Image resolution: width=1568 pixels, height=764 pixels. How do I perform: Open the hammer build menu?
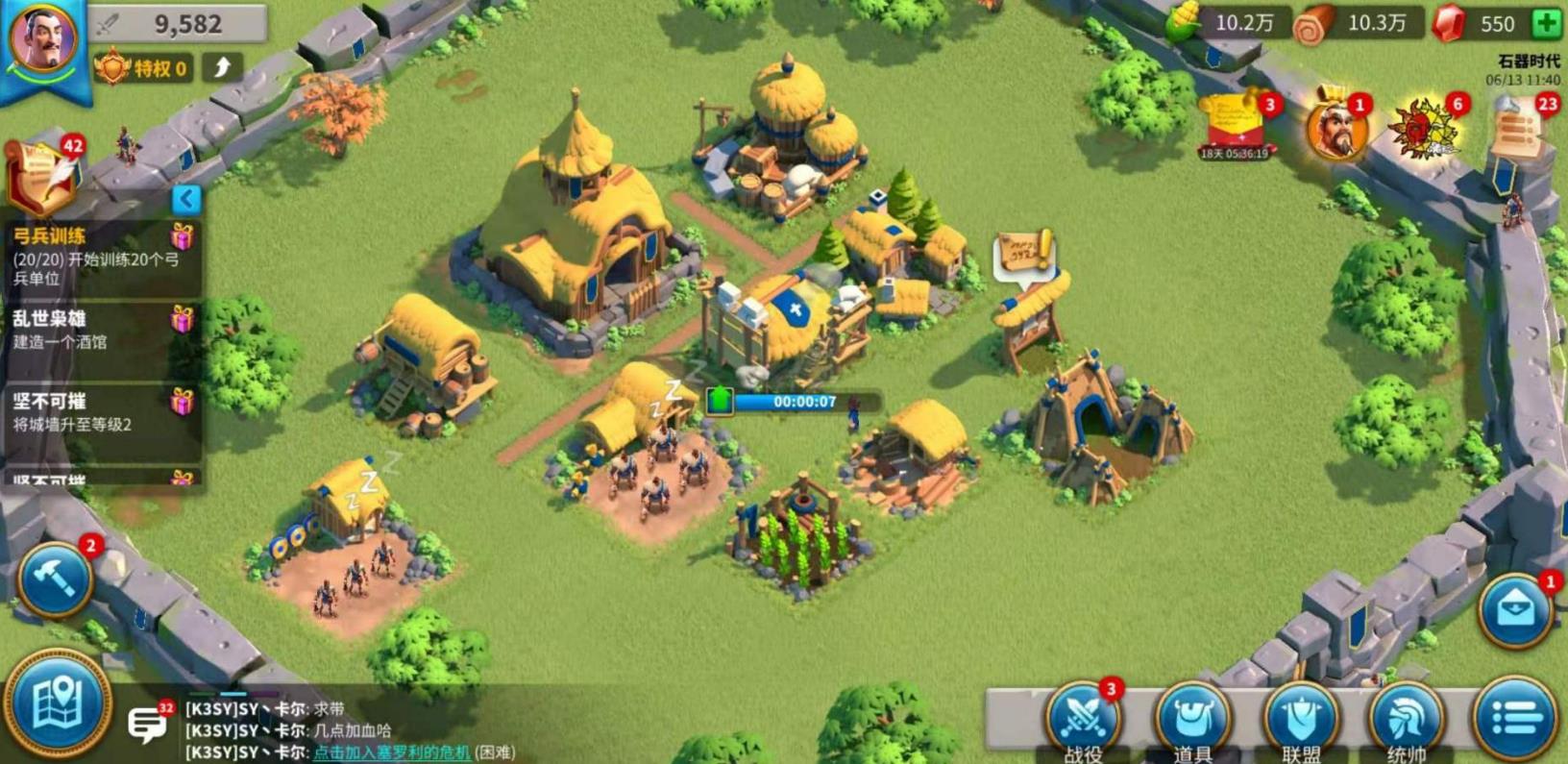[x=55, y=579]
